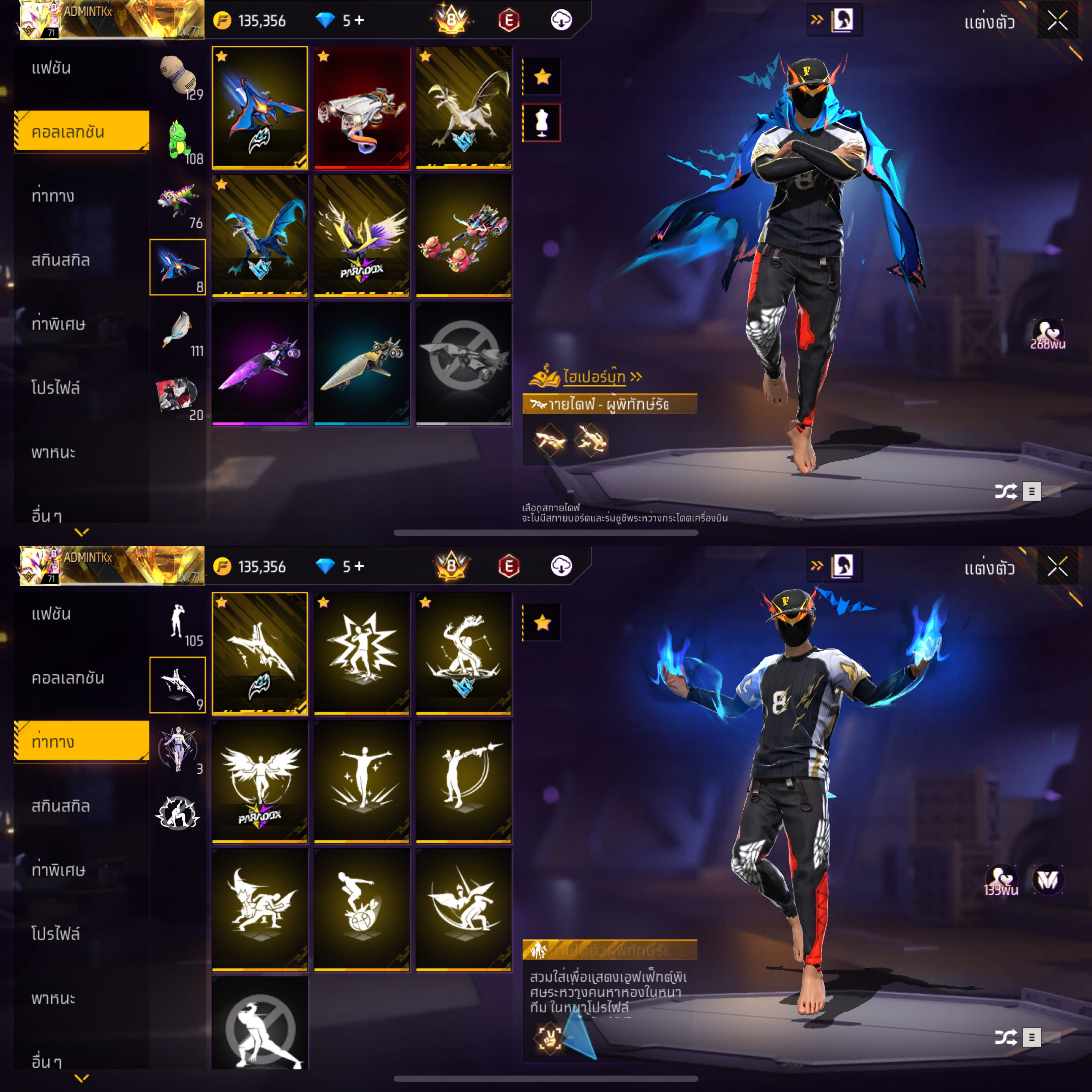Select the purple skyboard tile
The width and height of the screenshot is (1092, 1092).
click(x=259, y=363)
